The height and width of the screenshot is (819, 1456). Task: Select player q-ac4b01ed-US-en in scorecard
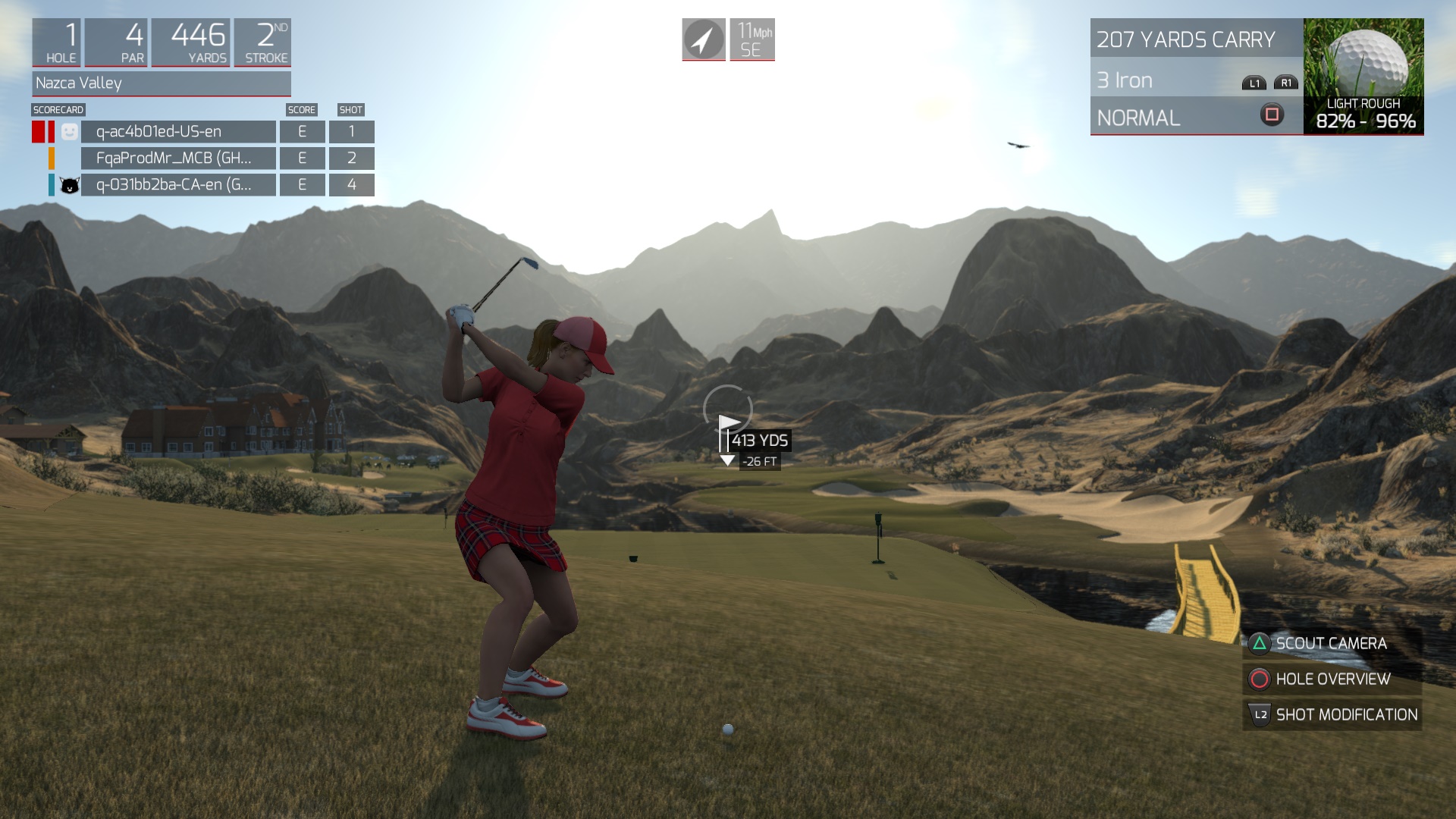click(178, 132)
